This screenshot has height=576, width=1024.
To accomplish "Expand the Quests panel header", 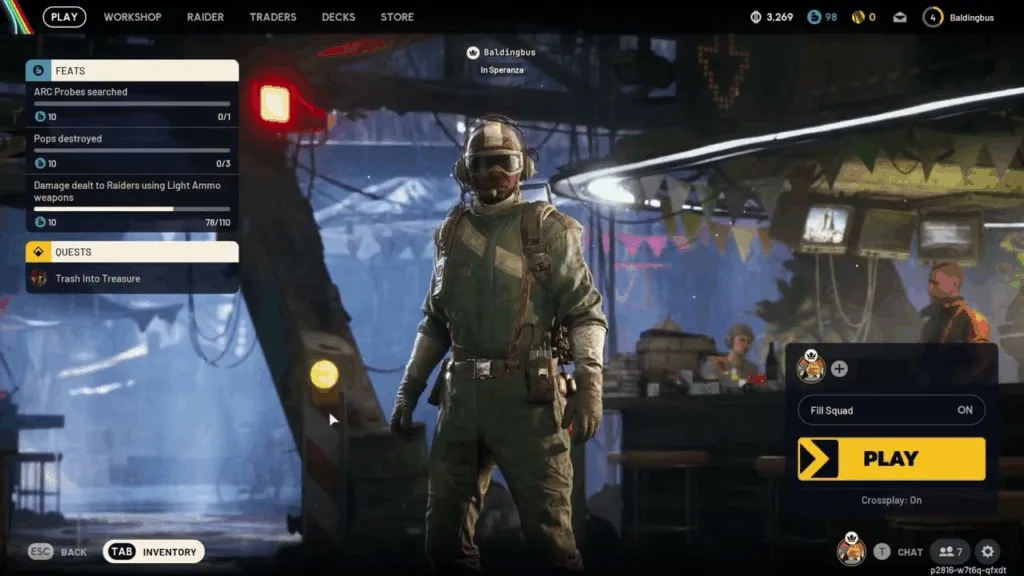I will point(132,252).
